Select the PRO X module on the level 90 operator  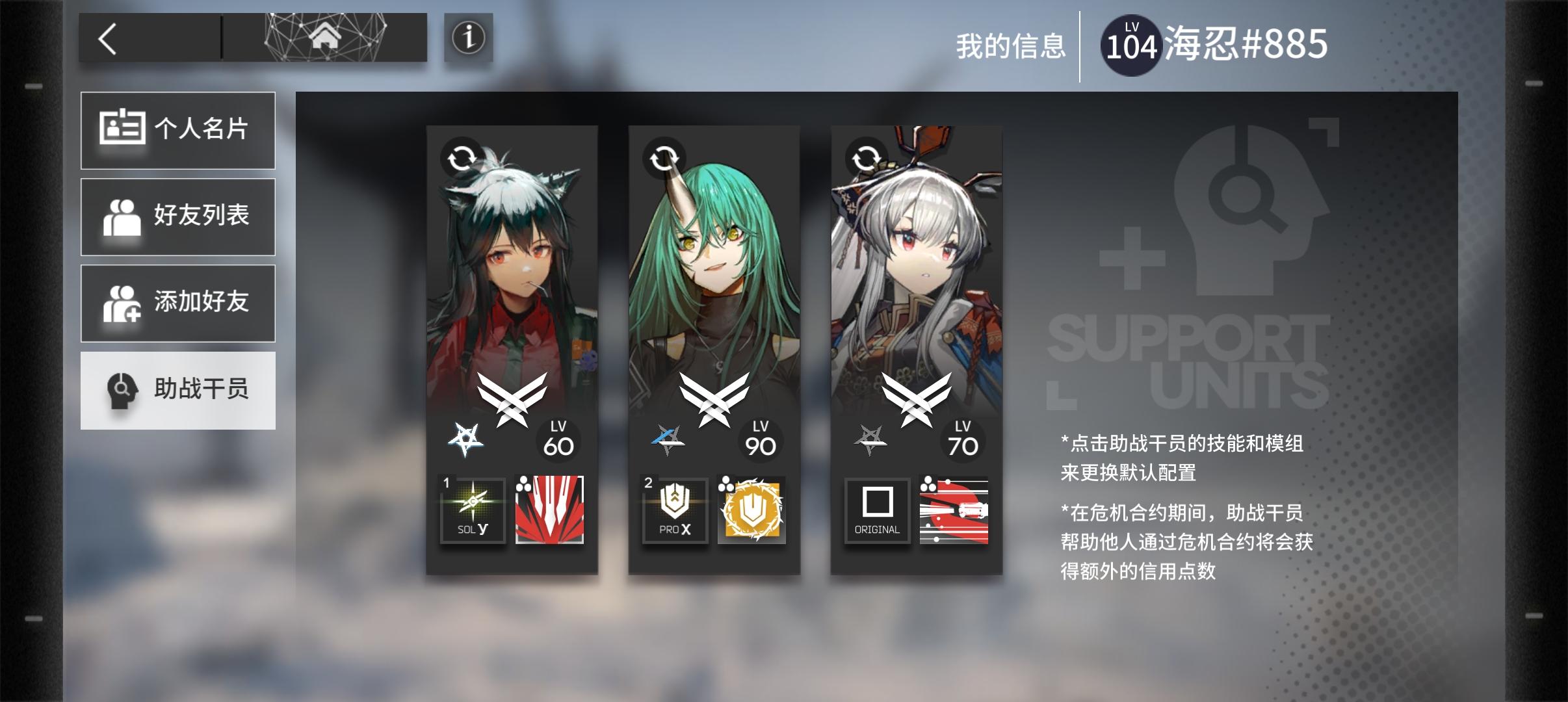(x=675, y=512)
